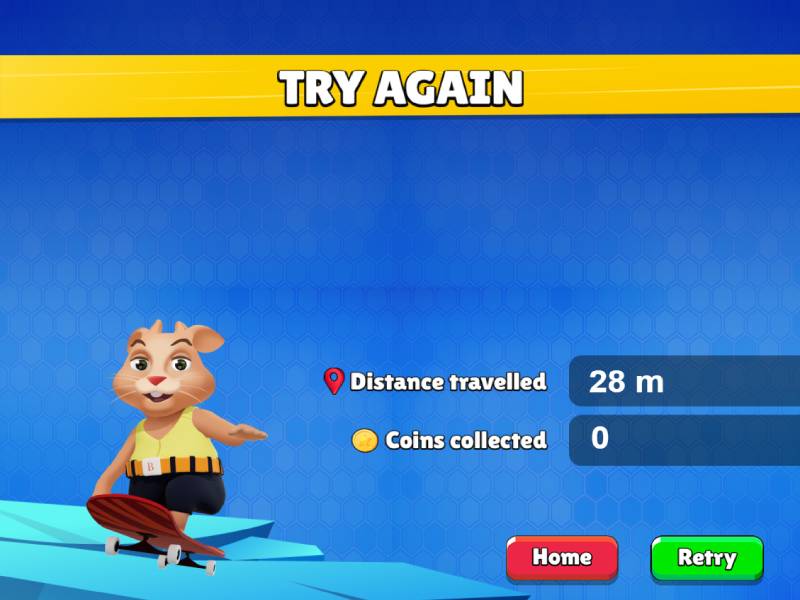The width and height of the screenshot is (800, 600).
Task: Retry the run with the green button
Action: (707, 558)
